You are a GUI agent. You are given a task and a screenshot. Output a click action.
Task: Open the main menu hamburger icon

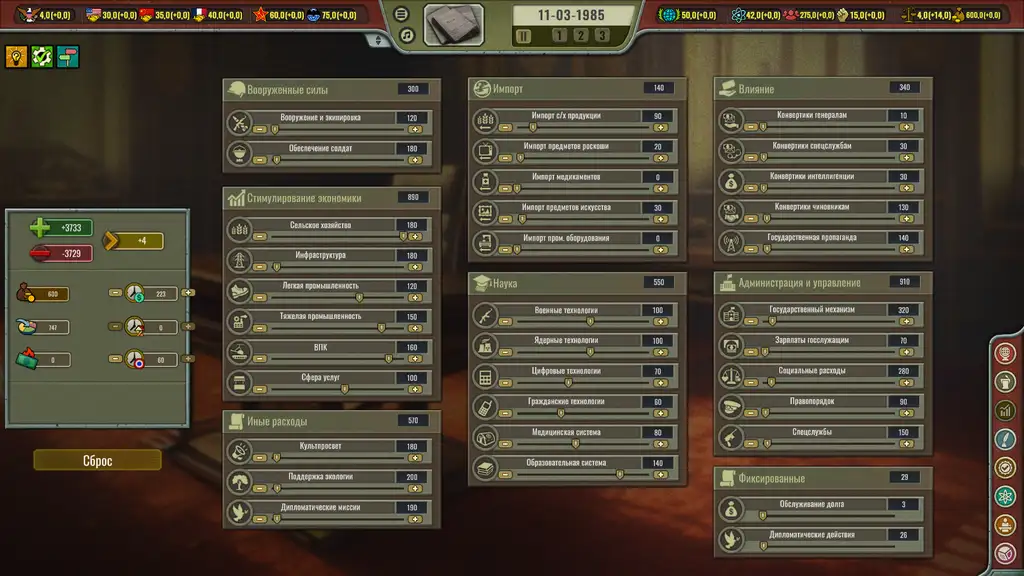tap(402, 14)
